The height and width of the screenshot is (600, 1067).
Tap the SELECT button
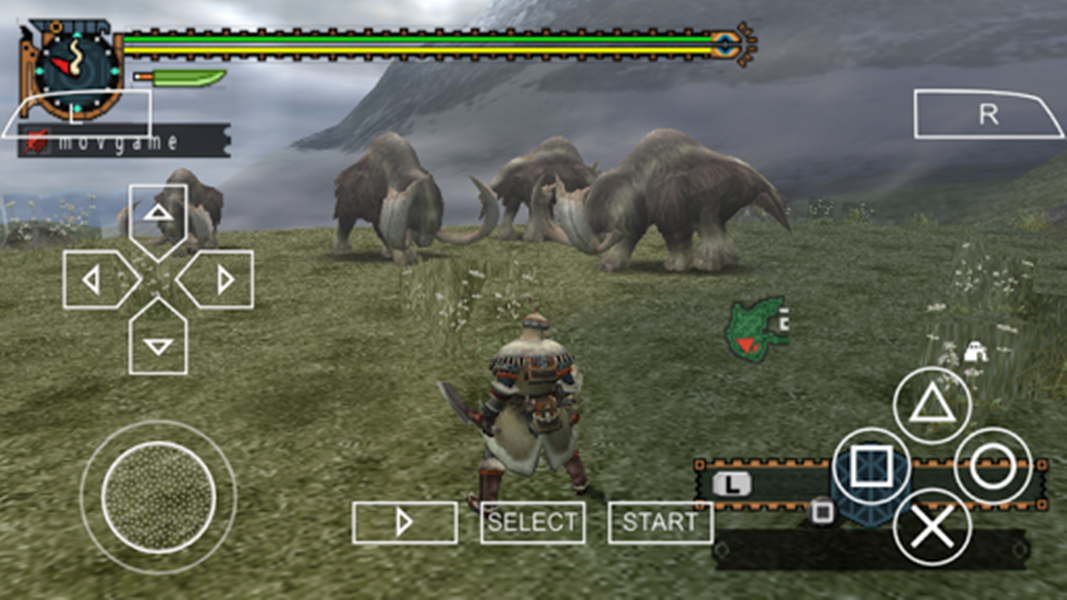coord(532,522)
